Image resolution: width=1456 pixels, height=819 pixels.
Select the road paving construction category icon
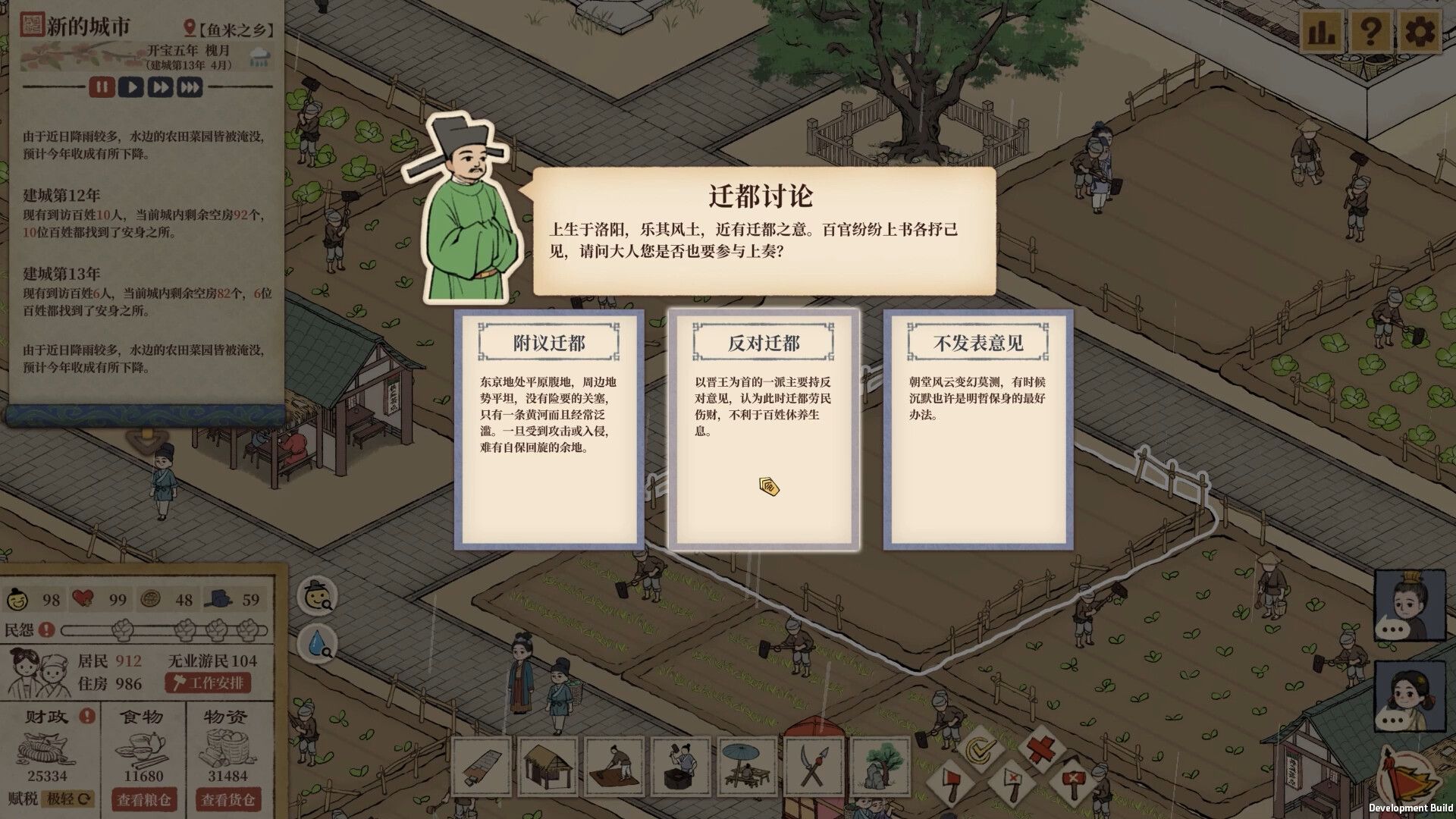pyautogui.click(x=482, y=767)
